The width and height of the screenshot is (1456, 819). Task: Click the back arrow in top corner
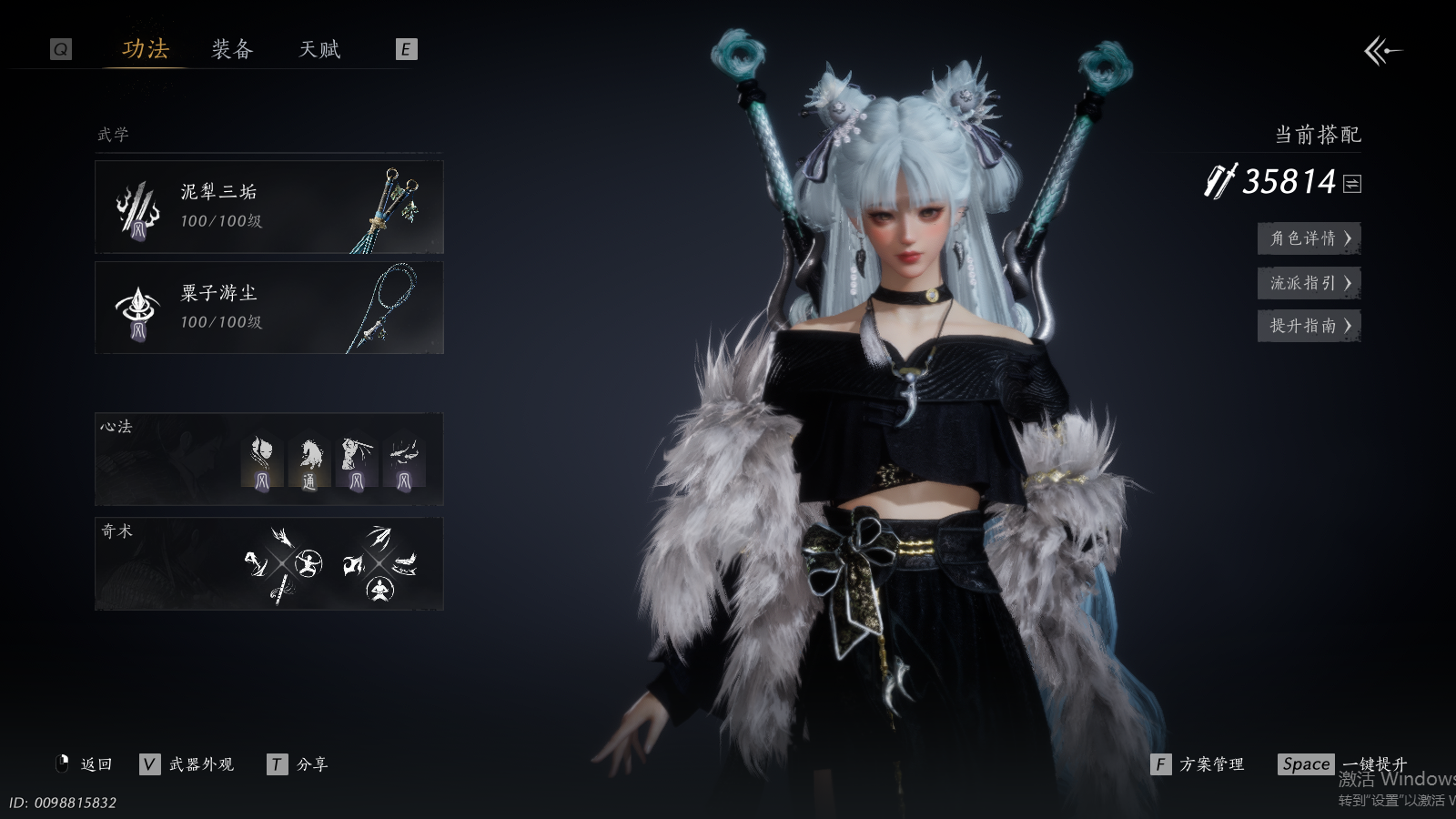(1382, 51)
